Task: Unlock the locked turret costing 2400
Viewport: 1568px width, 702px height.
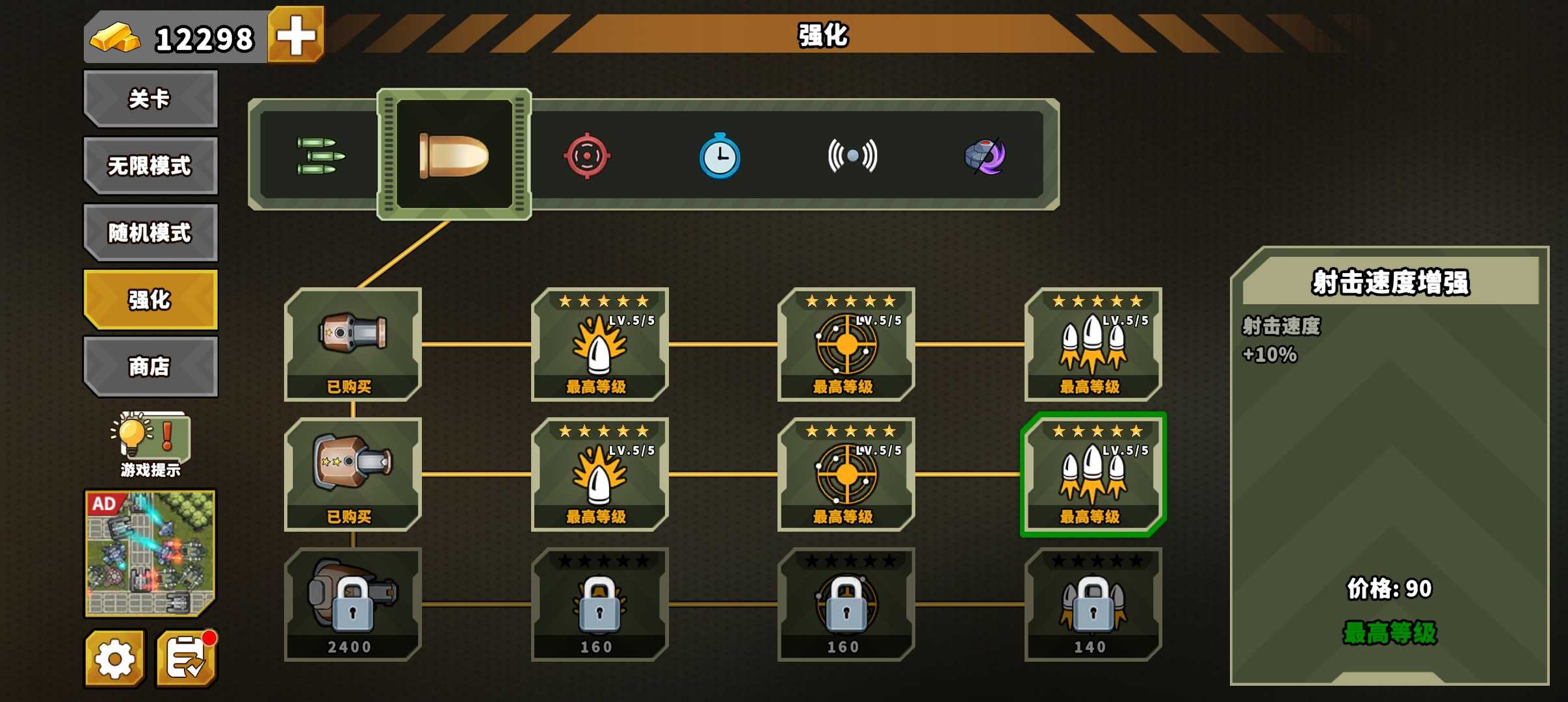Action: [x=353, y=604]
